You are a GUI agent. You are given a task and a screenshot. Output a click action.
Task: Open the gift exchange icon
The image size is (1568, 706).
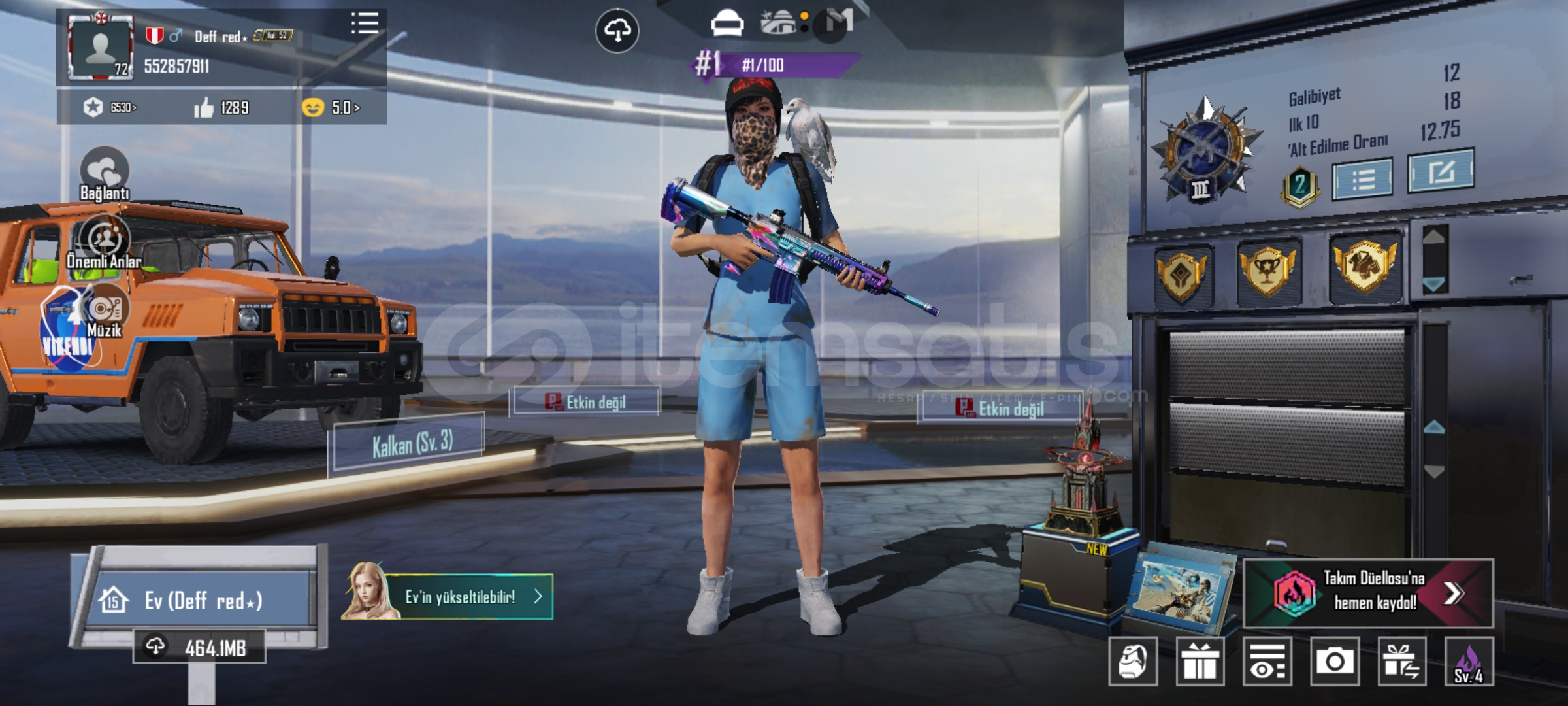click(x=1402, y=662)
